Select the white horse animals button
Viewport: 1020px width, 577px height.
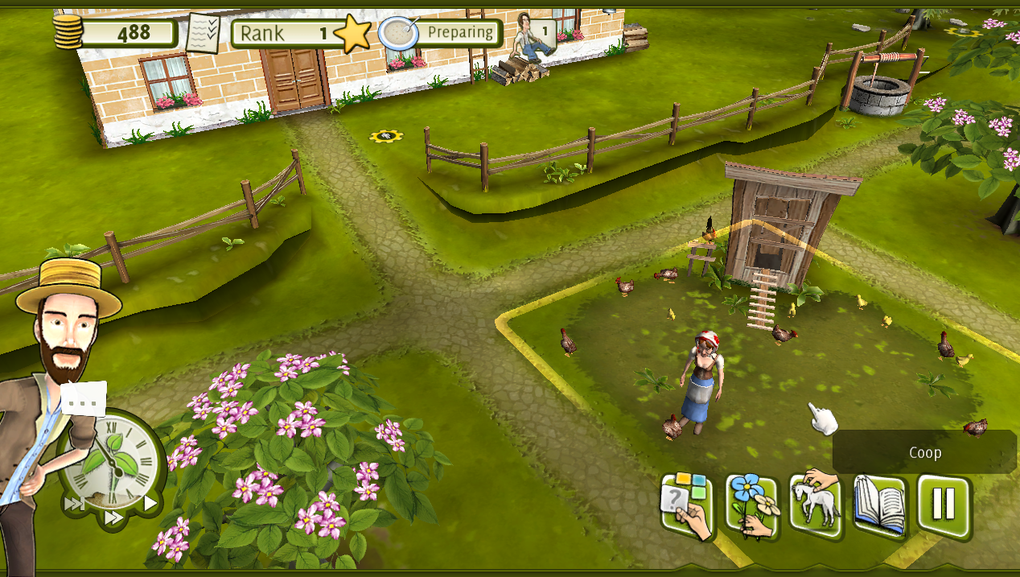point(817,503)
